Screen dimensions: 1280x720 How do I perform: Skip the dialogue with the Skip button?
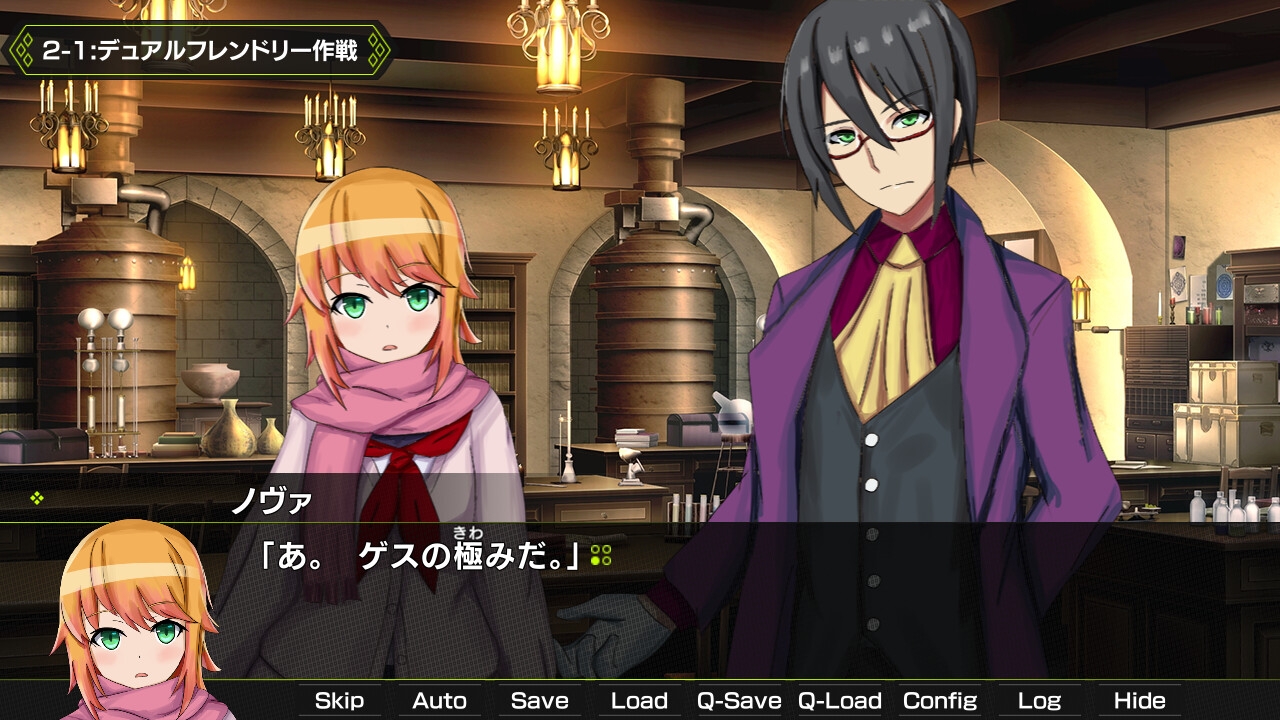coord(339,701)
